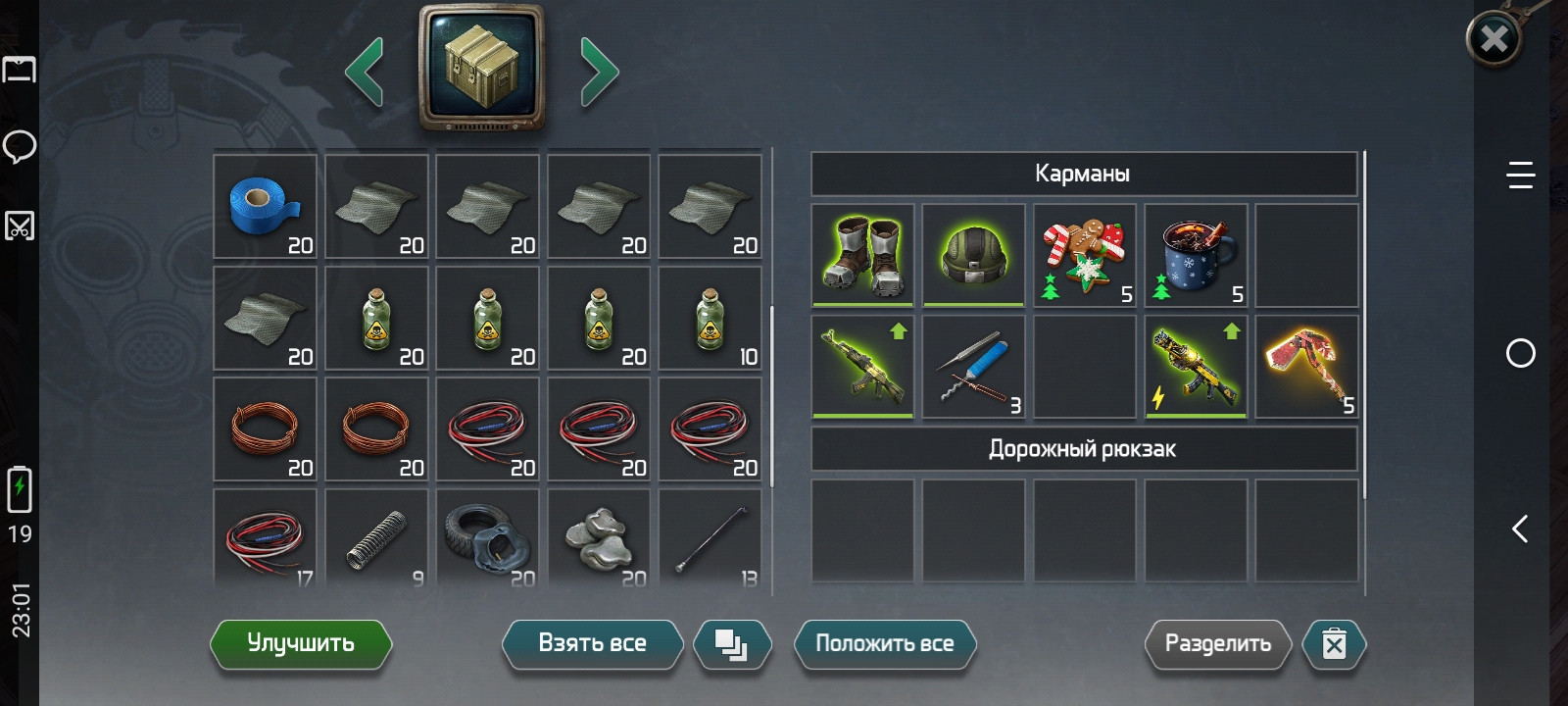This screenshot has width=1568, height=706.
Task: Tap the Android back navigation arrow
Action: [1520, 529]
